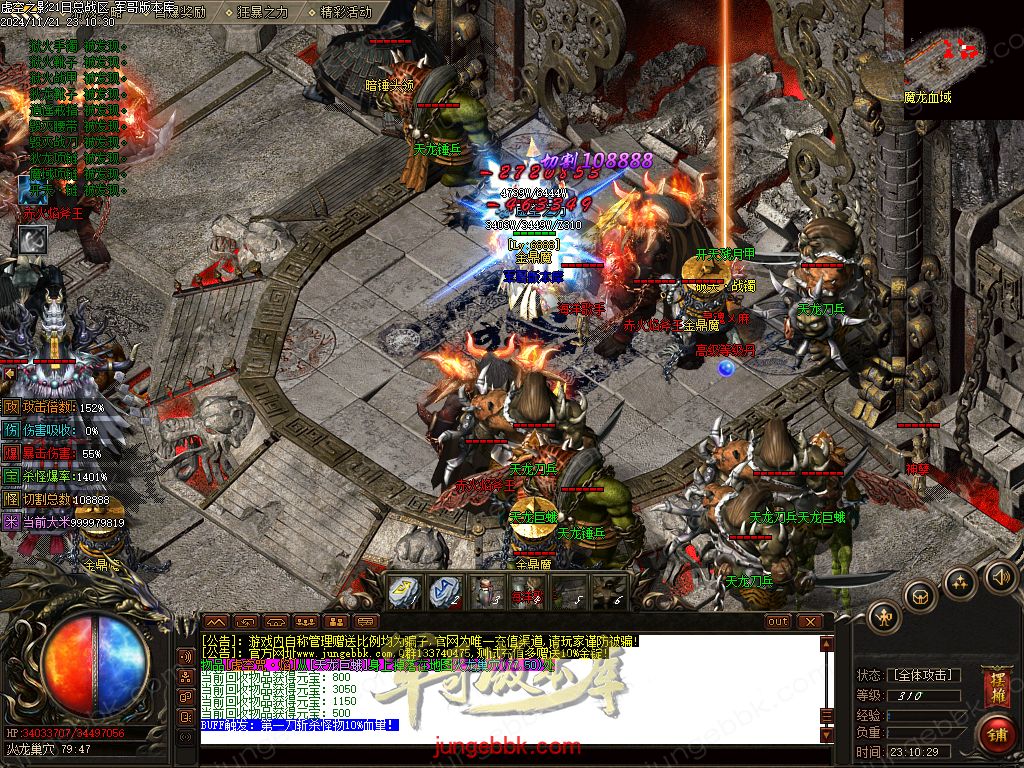Click the 'out' button above the chat

tap(777, 622)
